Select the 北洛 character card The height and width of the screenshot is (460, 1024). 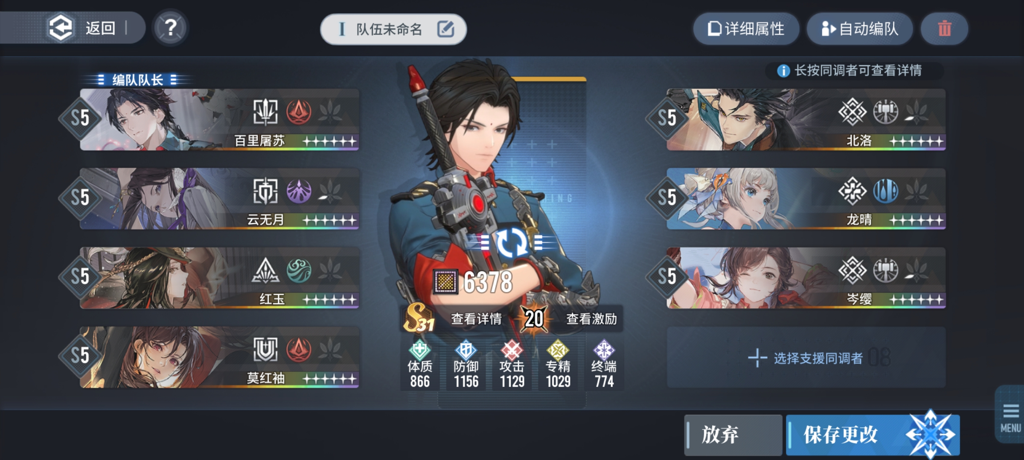pyautogui.click(x=805, y=120)
